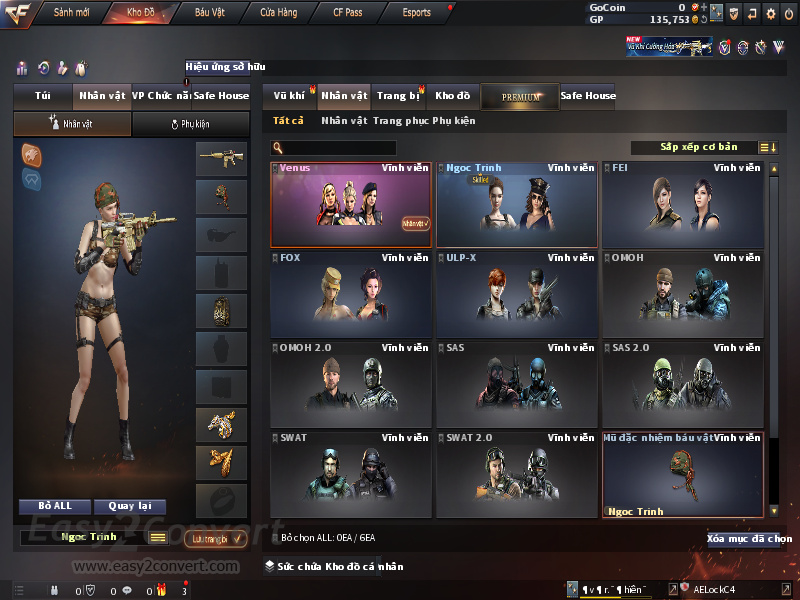Viewport: 800px width, 600px height.
Task: Select the Venus character card
Action: [x=351, y=205]
